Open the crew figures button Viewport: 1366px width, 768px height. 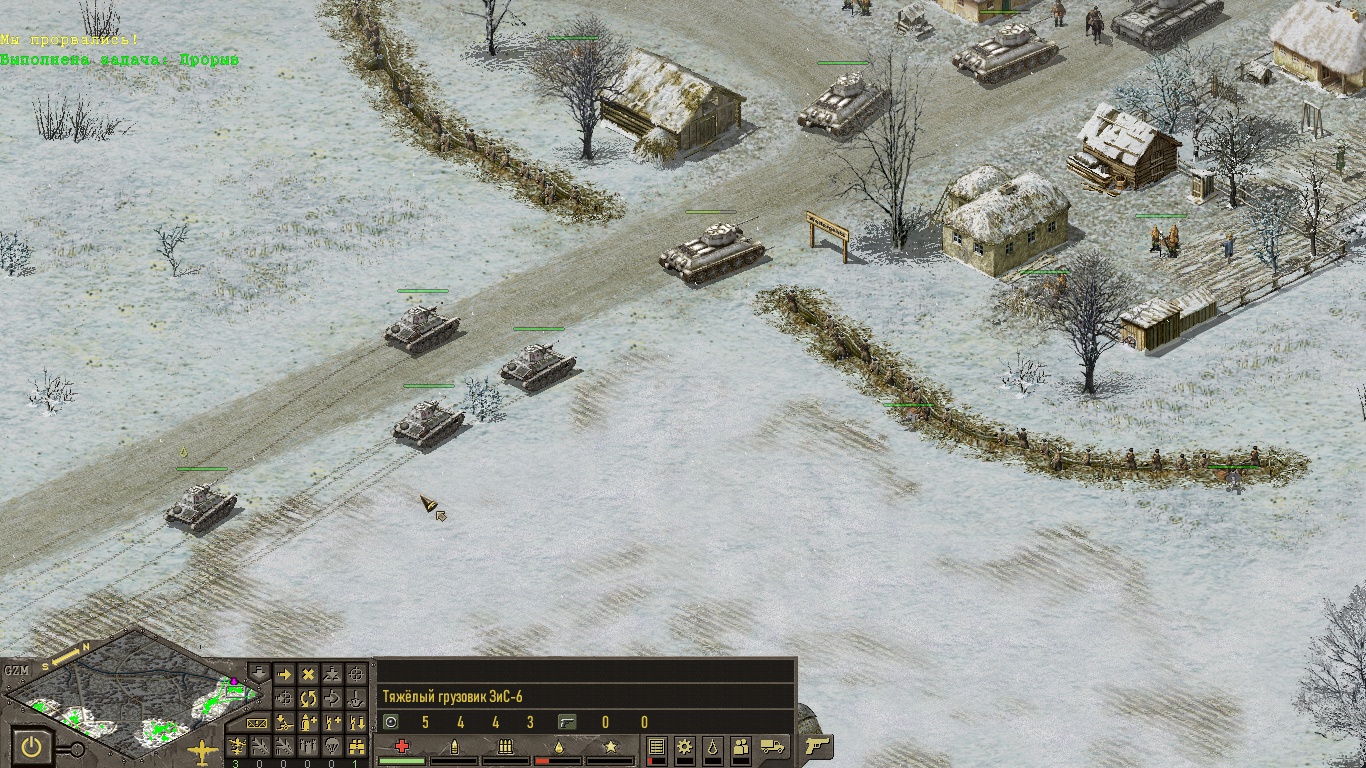[x=741, y=747]
